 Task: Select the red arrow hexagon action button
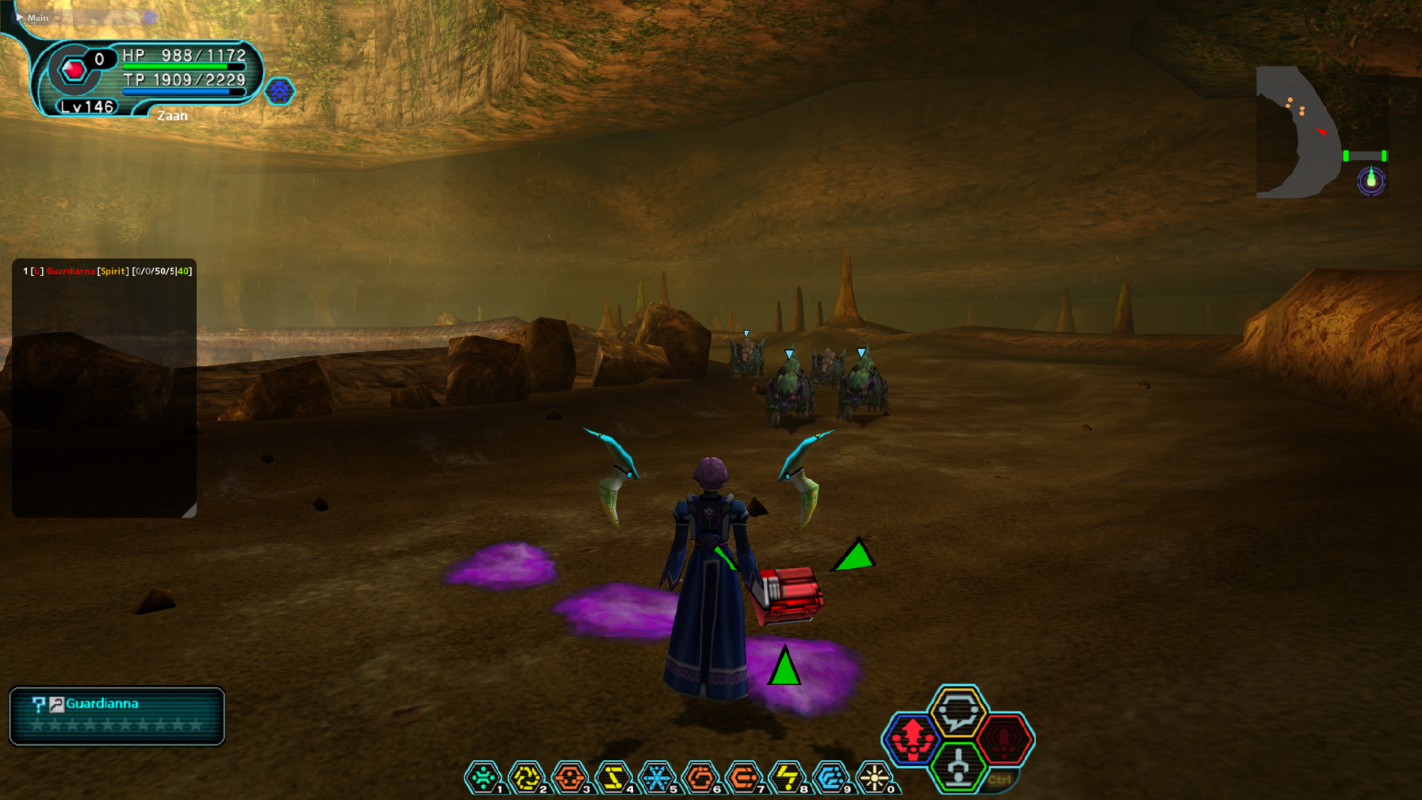pyautogui.click(x=911, y=740)
